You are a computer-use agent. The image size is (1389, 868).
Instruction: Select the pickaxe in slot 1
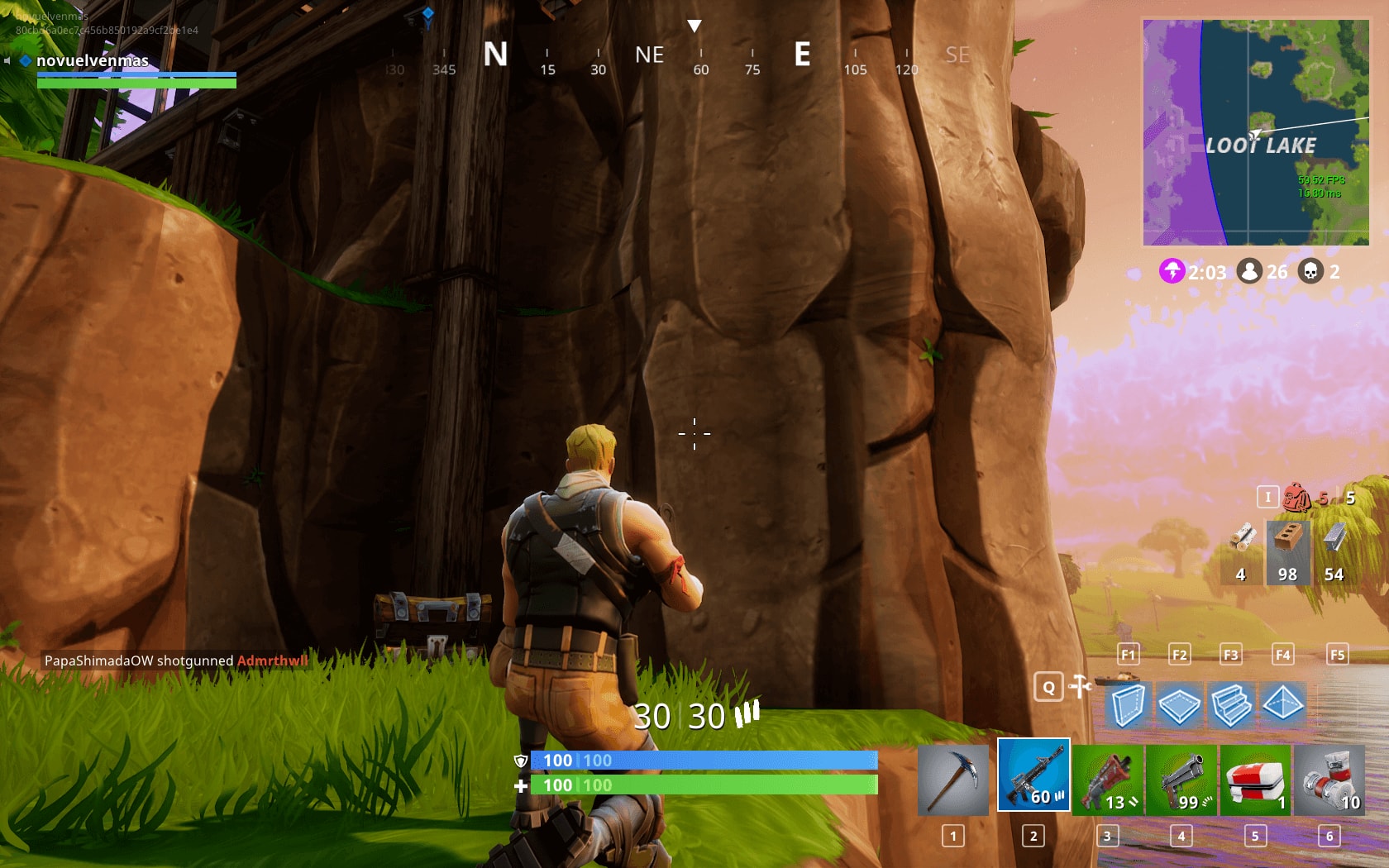pyautogui.click(x=951, y=775)
